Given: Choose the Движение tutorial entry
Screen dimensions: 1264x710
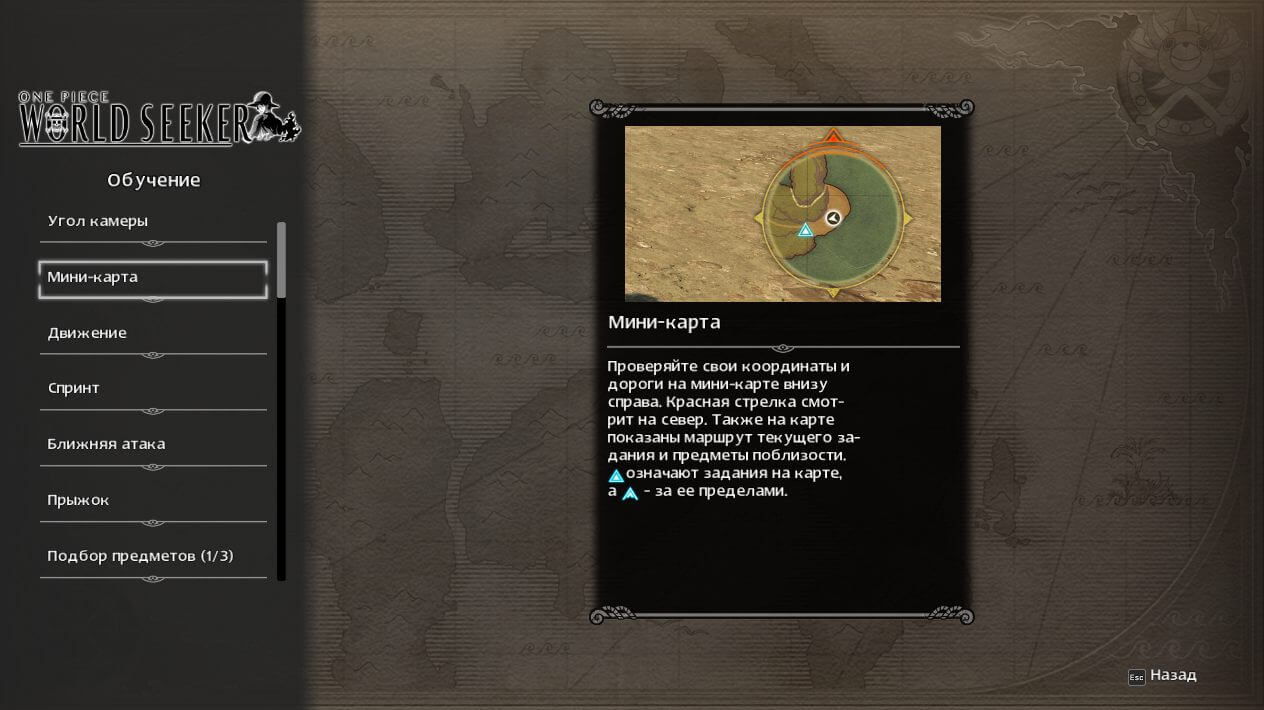Looking at the screenshot, I should (x=152, y=333).
